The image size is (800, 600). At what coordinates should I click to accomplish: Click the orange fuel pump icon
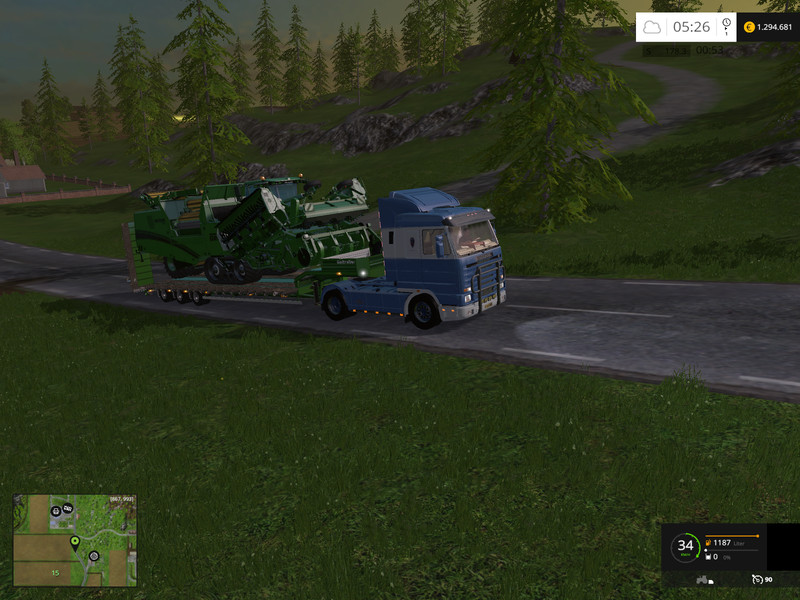(708, 542)
